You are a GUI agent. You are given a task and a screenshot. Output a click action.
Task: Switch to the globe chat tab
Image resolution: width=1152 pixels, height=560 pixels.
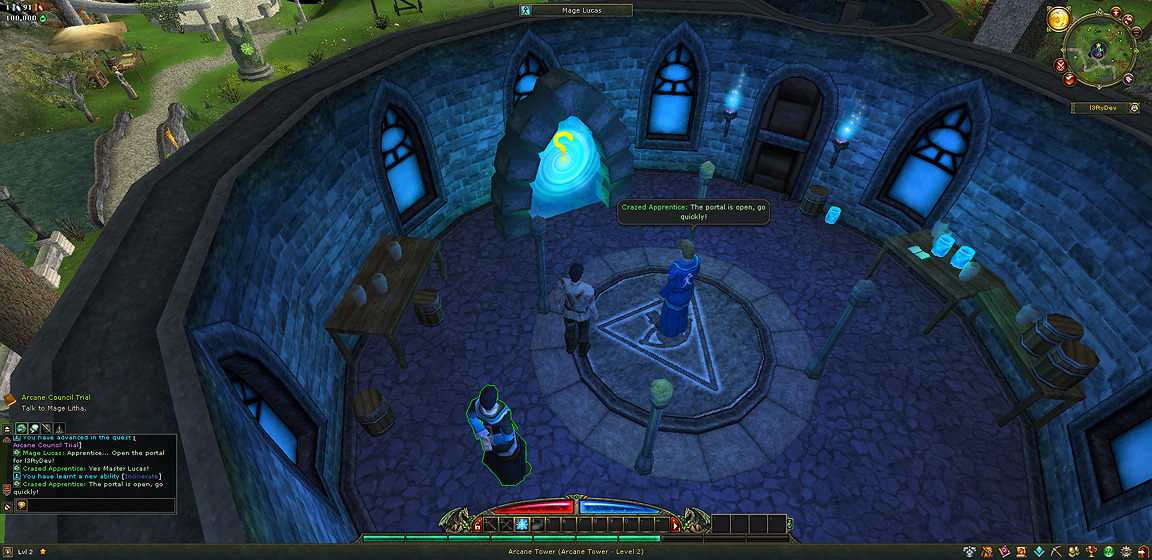tap(20, 428)
